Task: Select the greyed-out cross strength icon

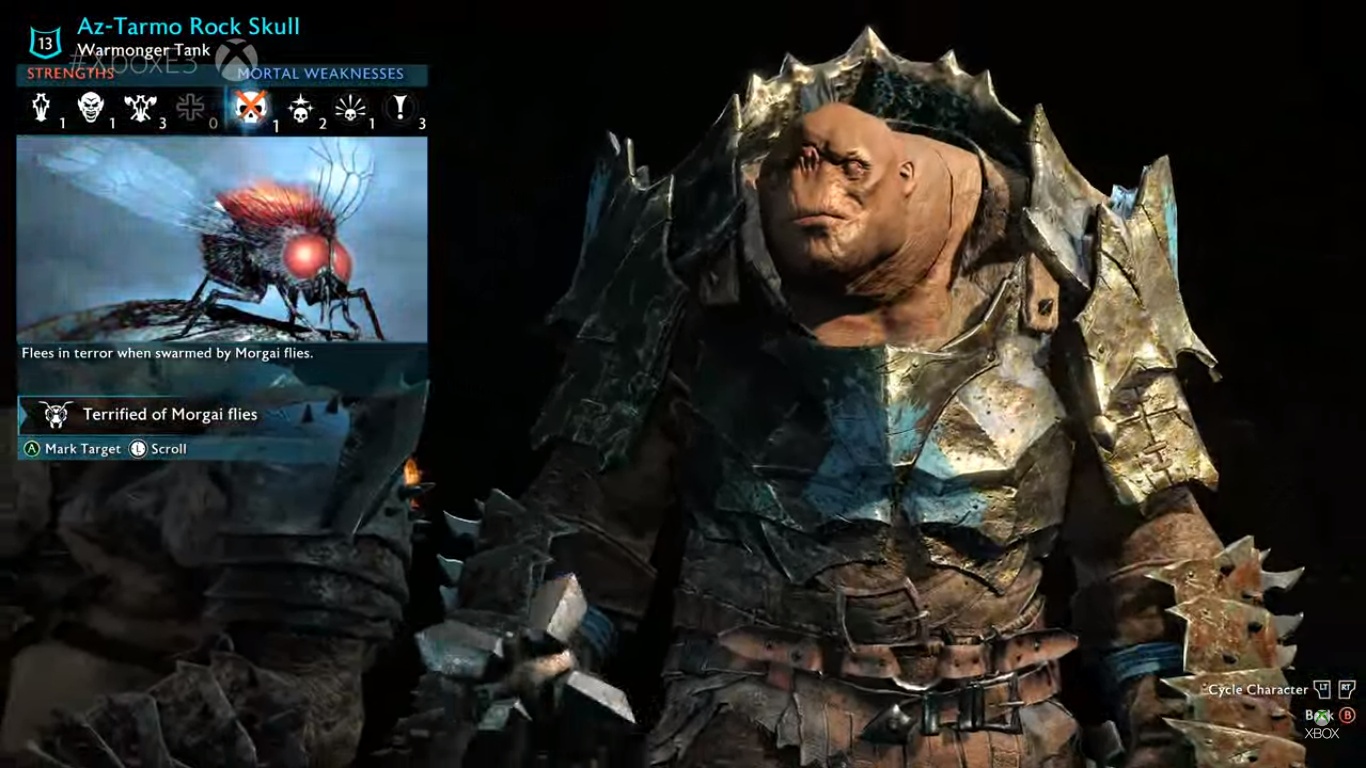Action: 190,107
